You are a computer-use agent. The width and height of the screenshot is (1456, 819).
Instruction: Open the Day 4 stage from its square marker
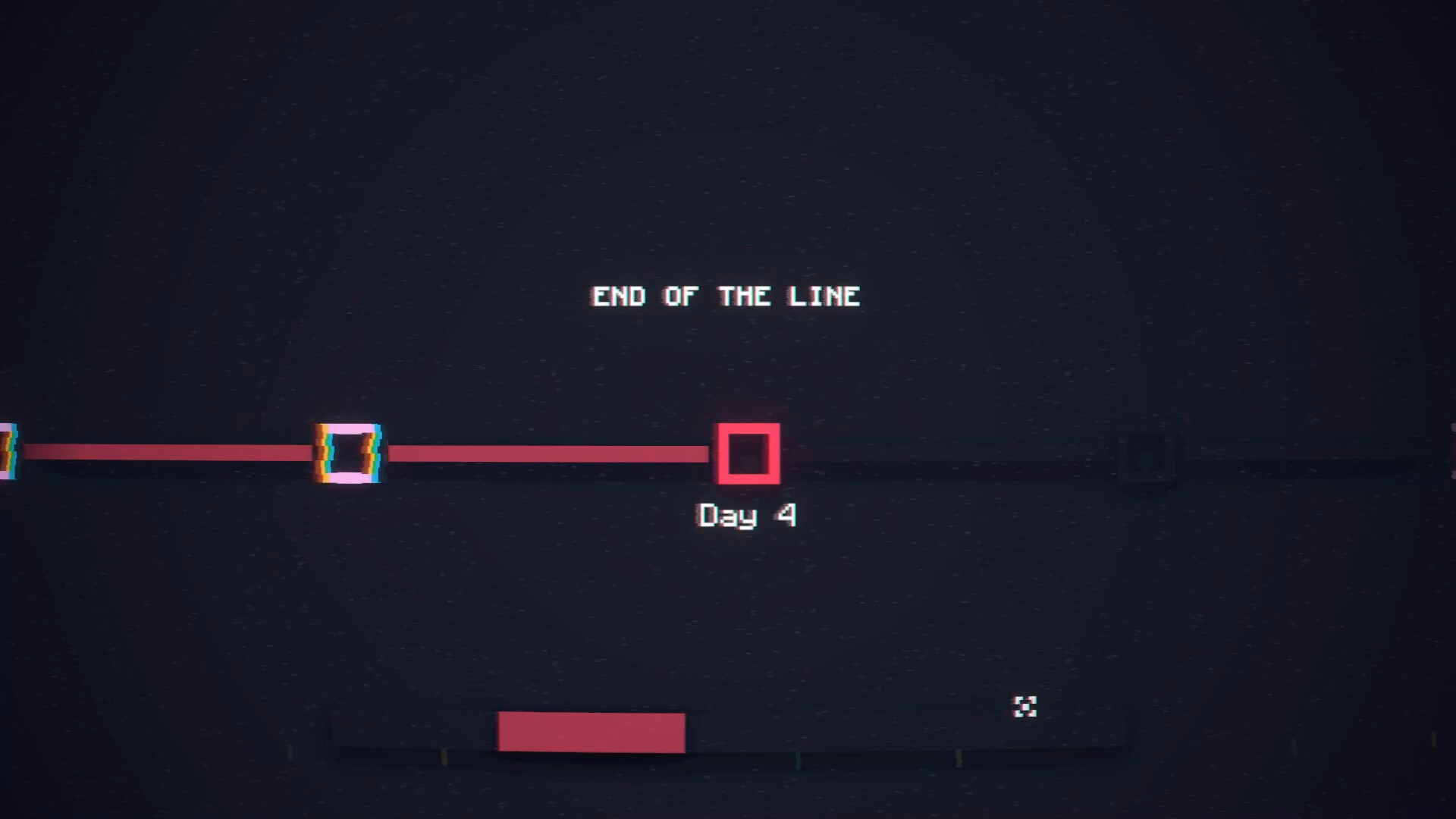click(749, 453)
